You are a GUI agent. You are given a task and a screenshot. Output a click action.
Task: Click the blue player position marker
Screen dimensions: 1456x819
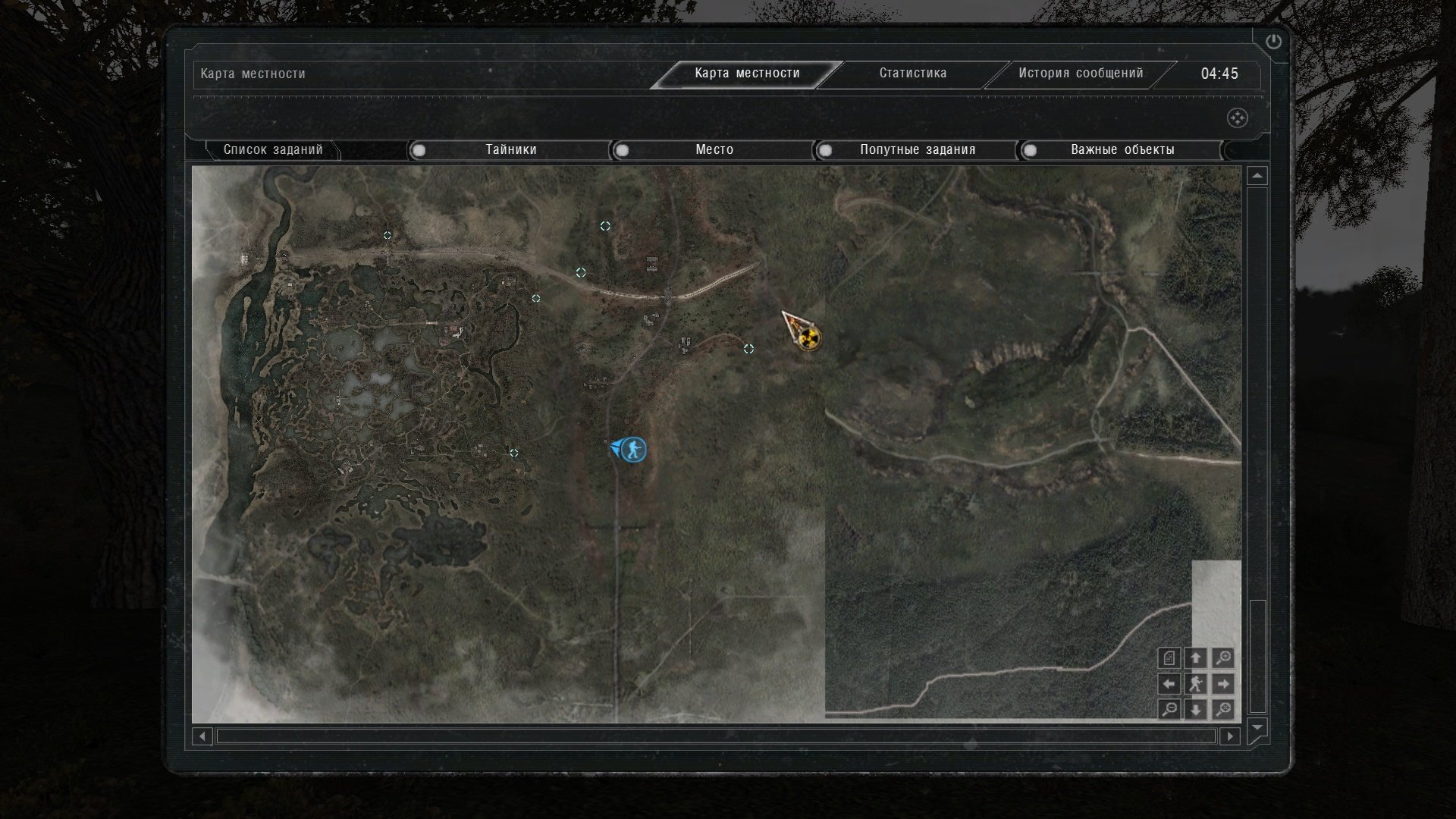pyautogui.click(x=632, y=450)
